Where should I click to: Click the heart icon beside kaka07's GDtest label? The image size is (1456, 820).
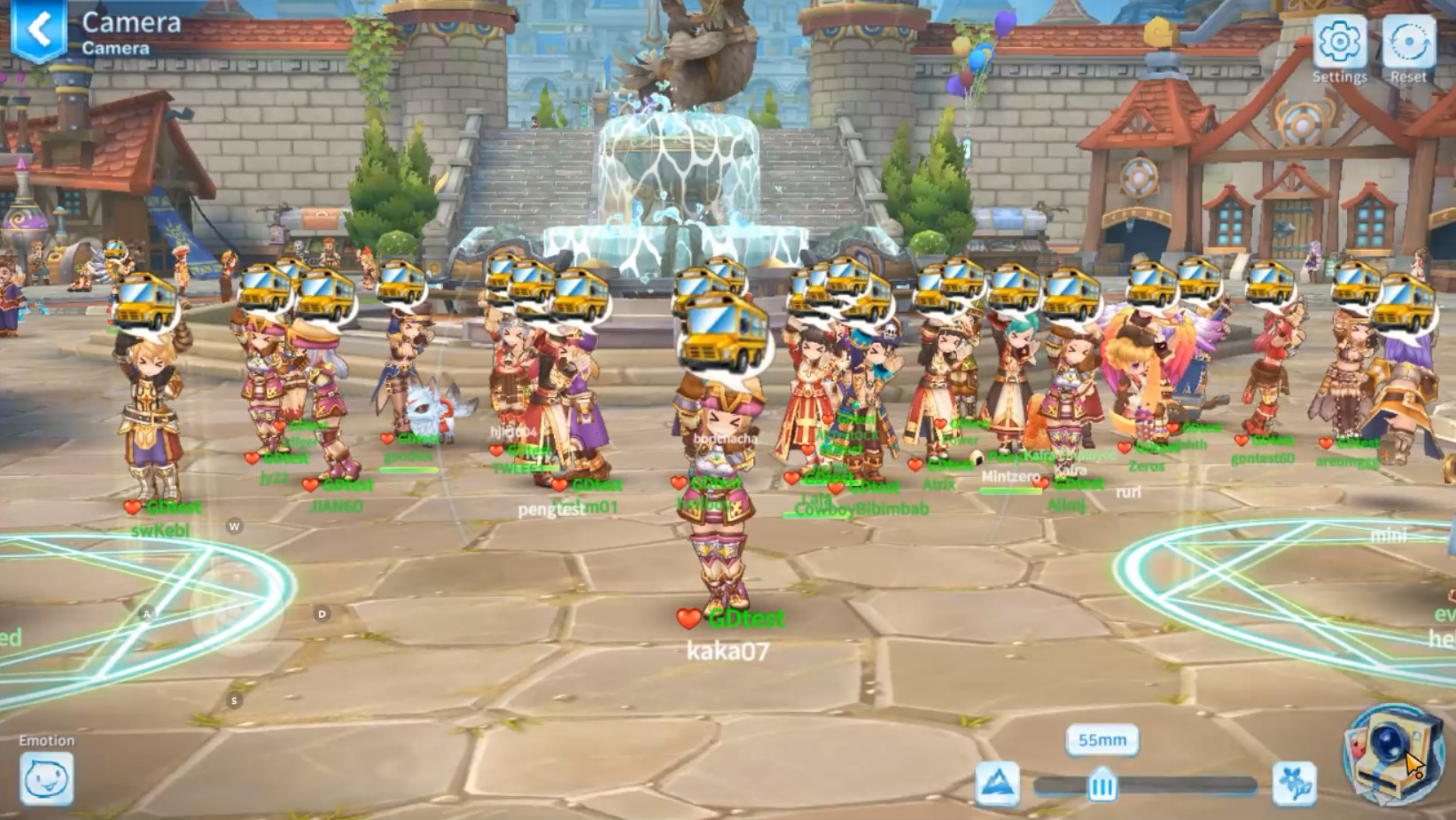click(x=688, y=619)
